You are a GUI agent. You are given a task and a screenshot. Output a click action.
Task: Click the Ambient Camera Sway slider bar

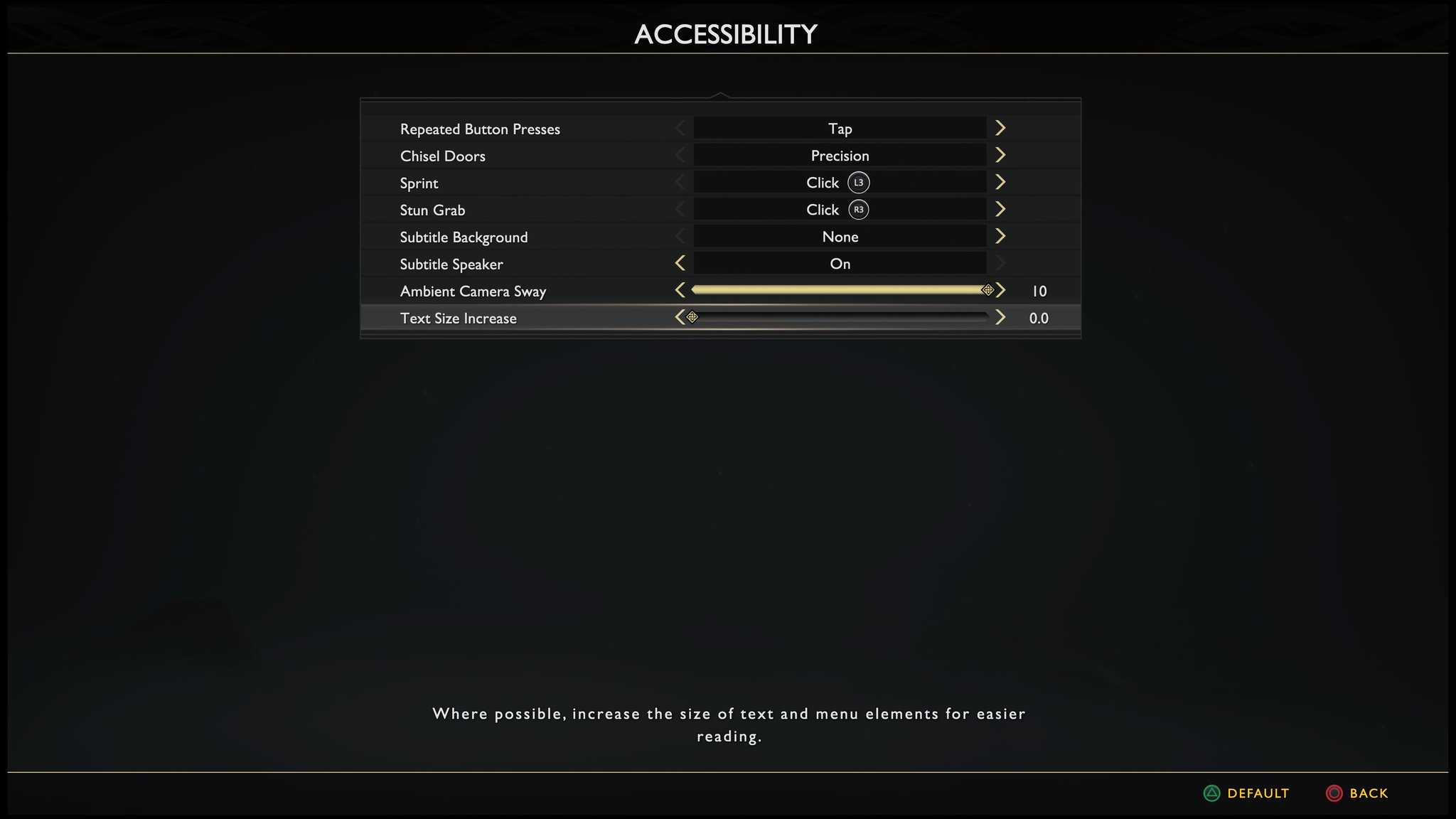(x=839, y=290)
